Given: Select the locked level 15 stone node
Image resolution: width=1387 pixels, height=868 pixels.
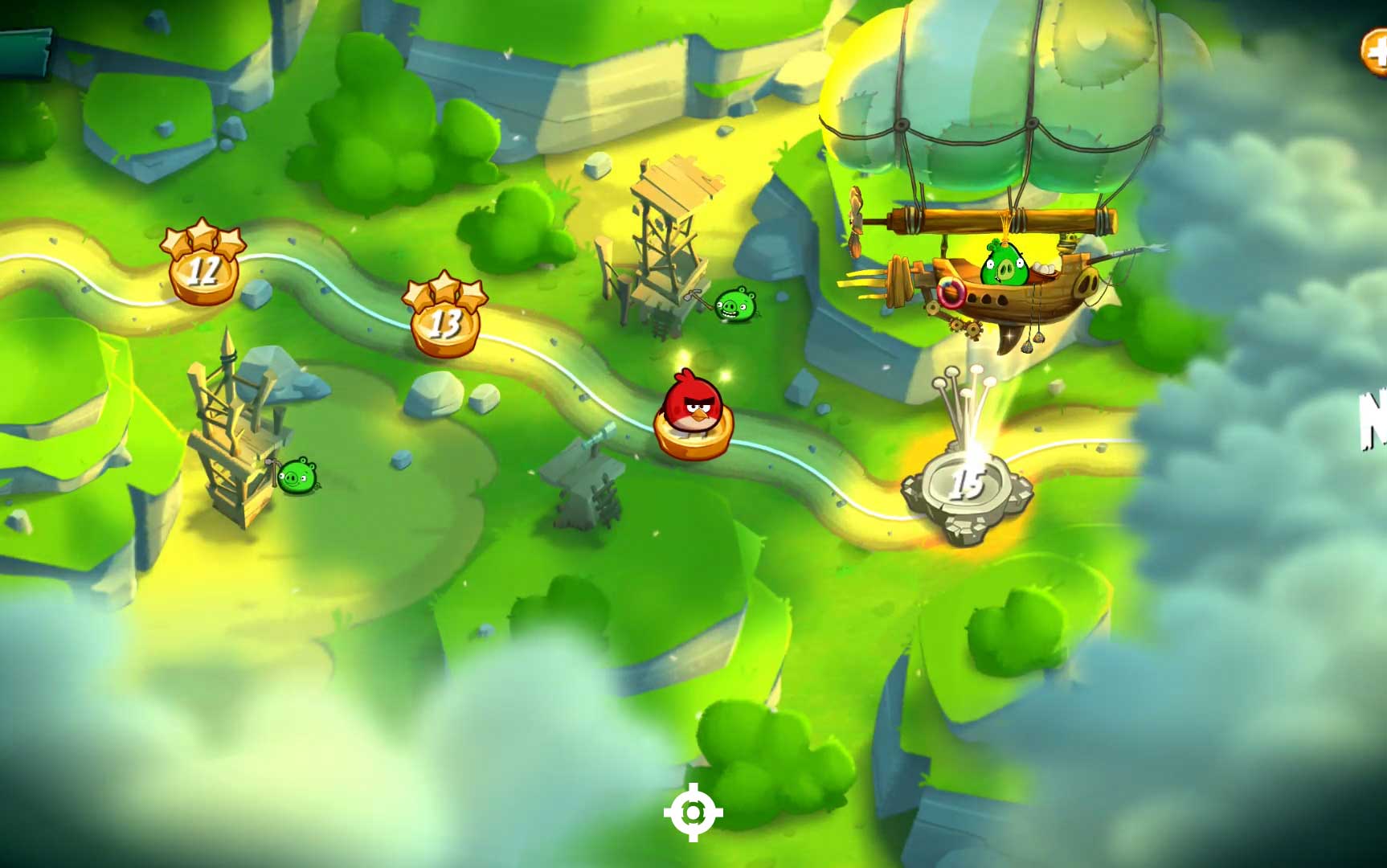Looking at the screenshot, I should (x=967, y=486).
